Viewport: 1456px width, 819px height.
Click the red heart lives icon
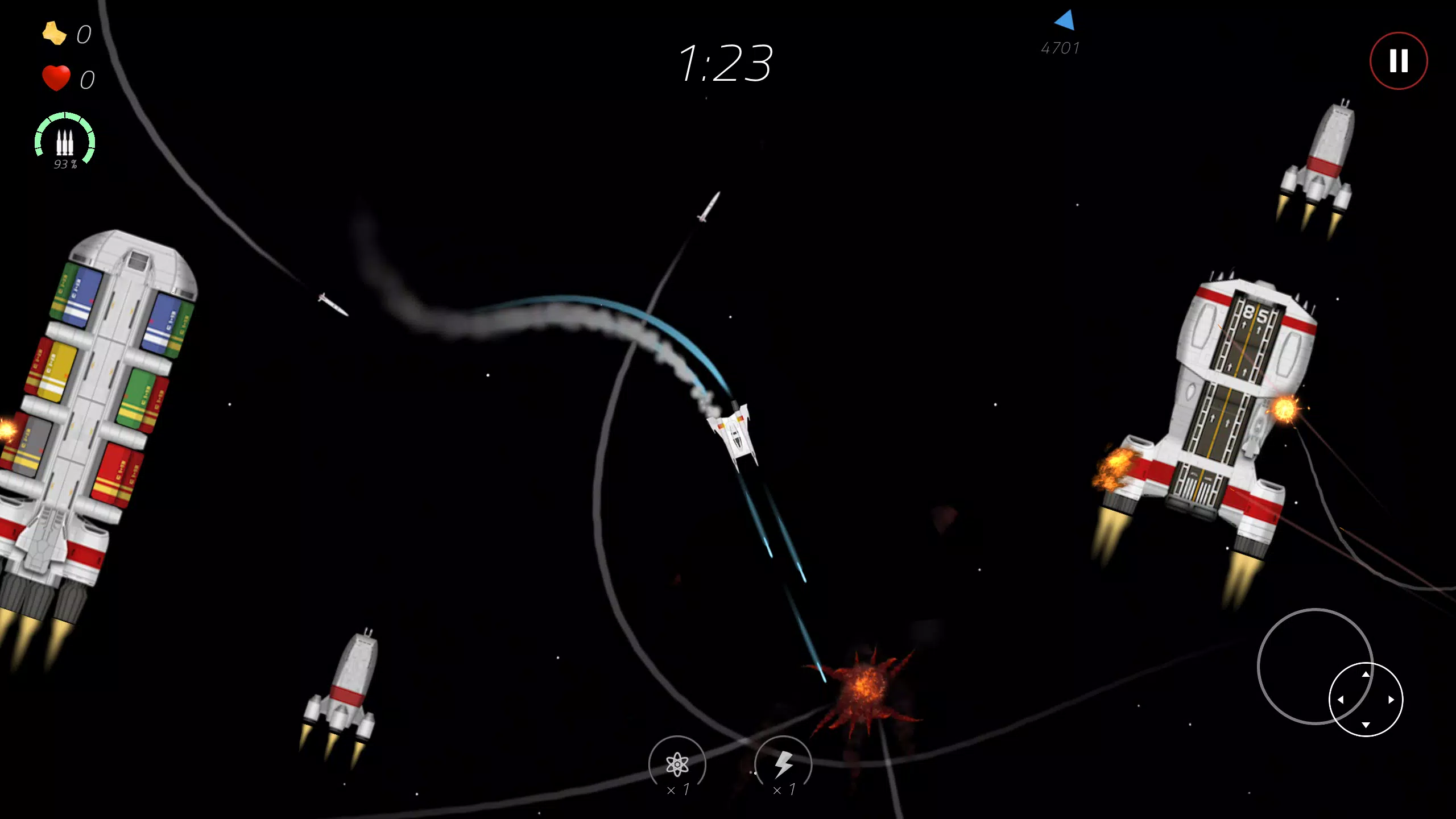pos(57,77)
